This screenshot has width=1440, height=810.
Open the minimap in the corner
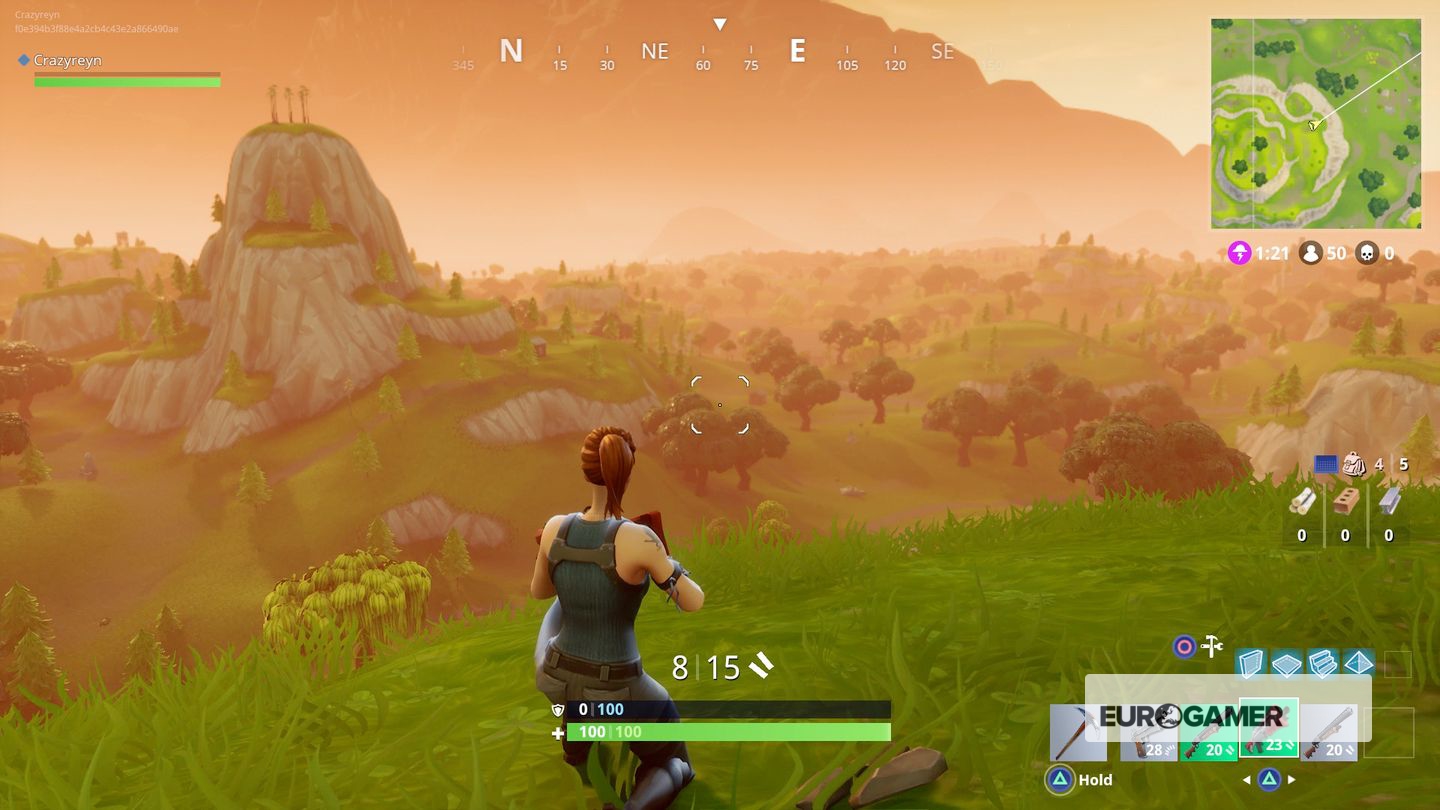click(x=1315, y=123)
